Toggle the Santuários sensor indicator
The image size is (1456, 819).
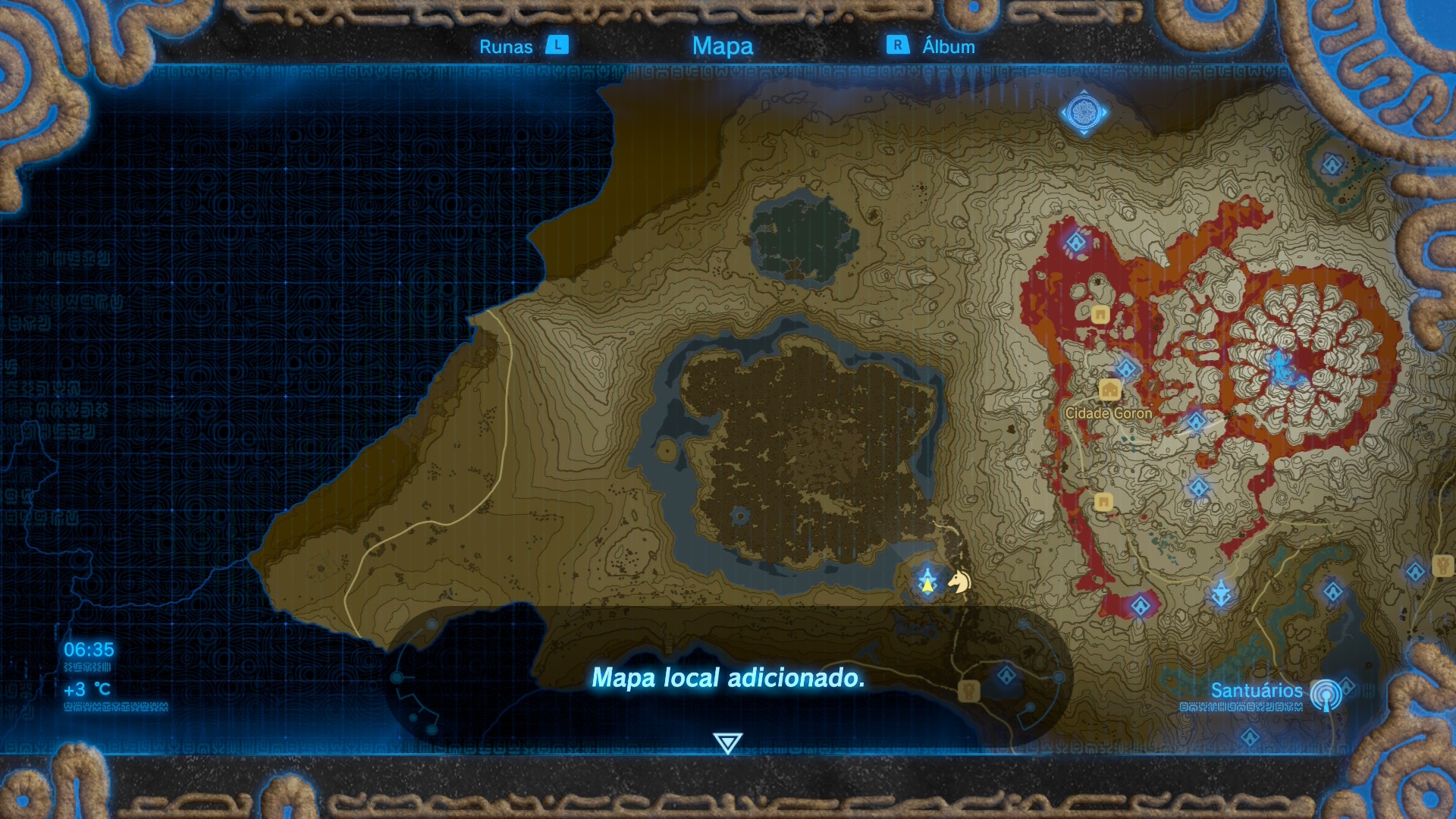click(1325, 693)
